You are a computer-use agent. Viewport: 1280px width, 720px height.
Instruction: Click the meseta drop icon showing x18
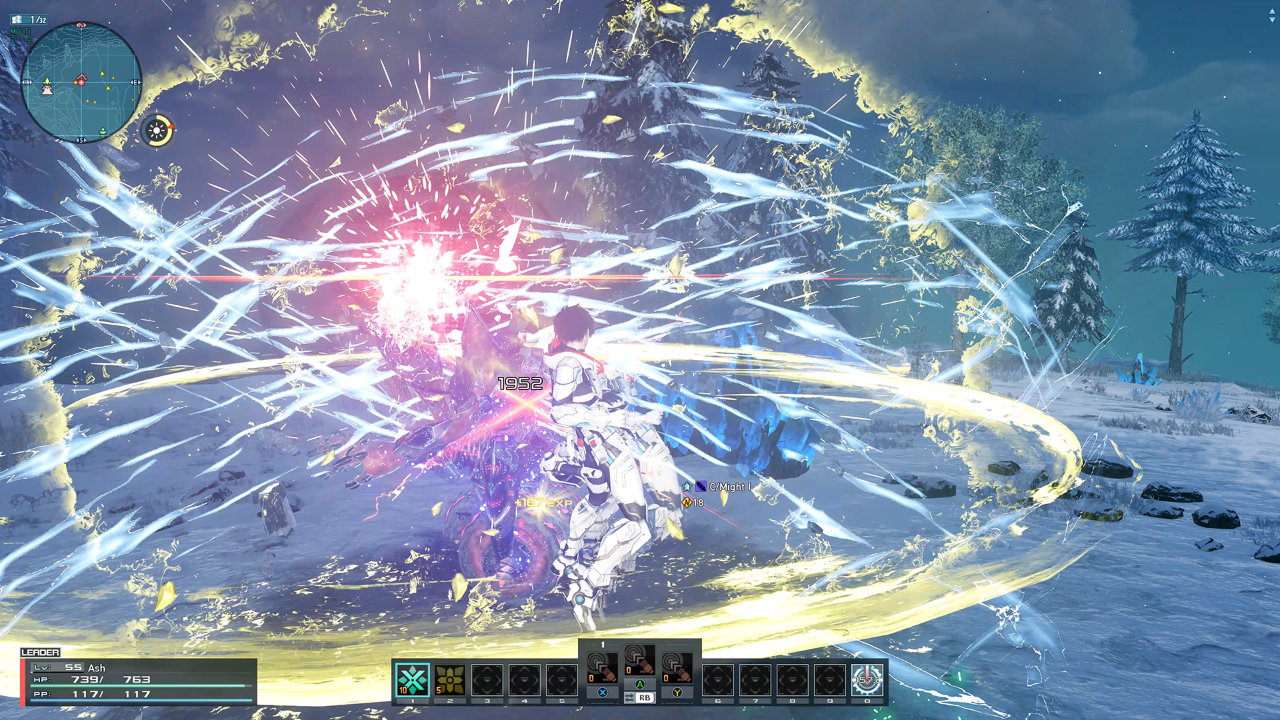[687, 502]
